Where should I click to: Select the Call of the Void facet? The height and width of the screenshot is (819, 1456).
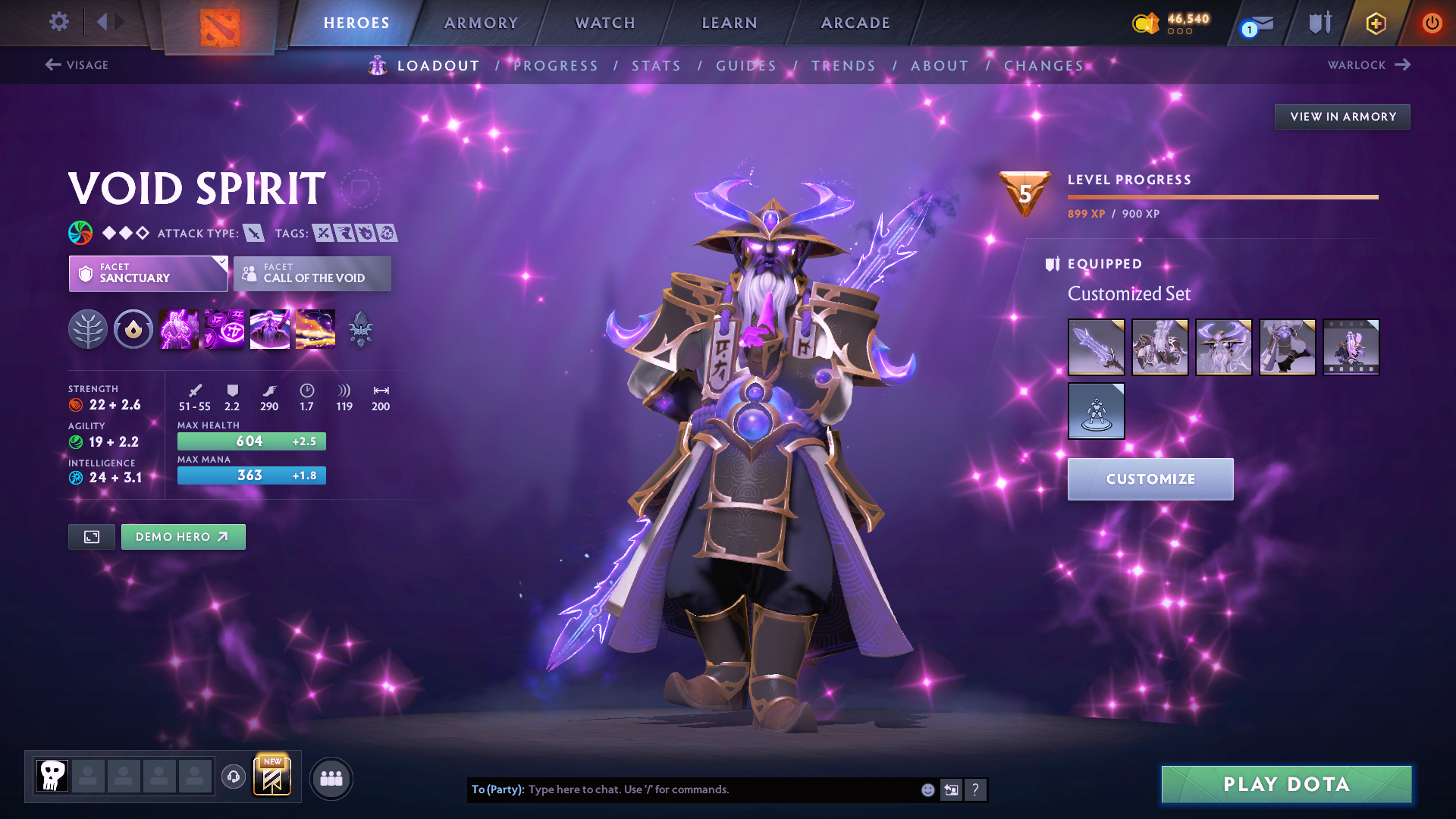coord(312,274)
